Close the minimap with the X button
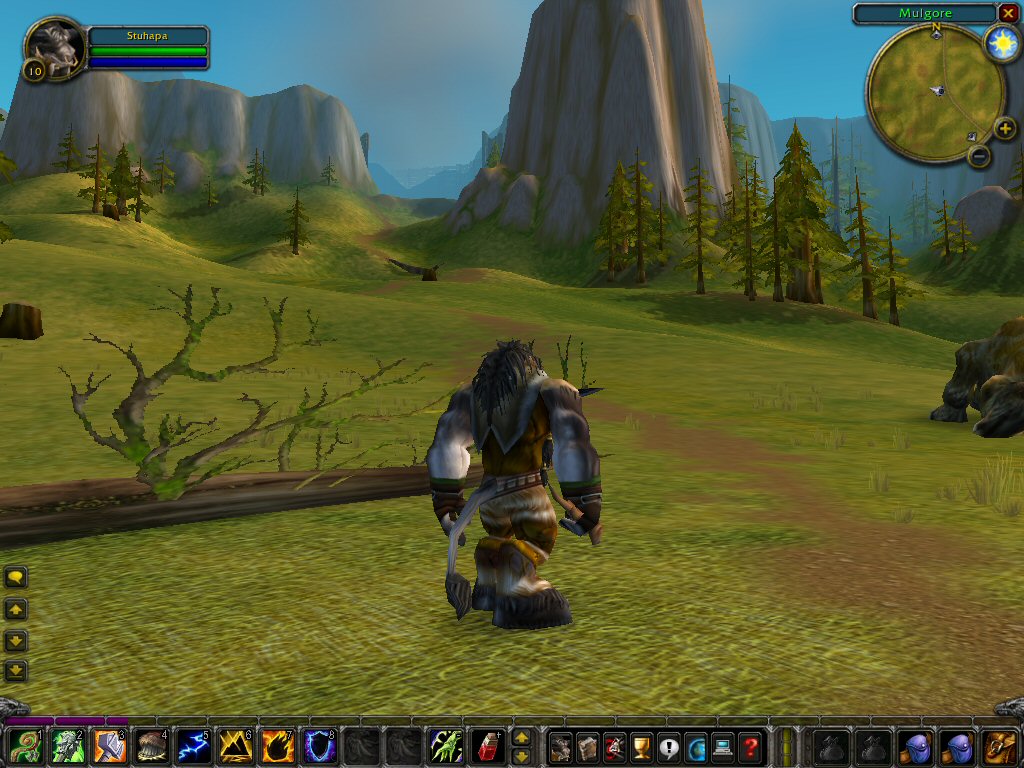Screen dimensions: 1024x768 click(x=1007, y=13)
